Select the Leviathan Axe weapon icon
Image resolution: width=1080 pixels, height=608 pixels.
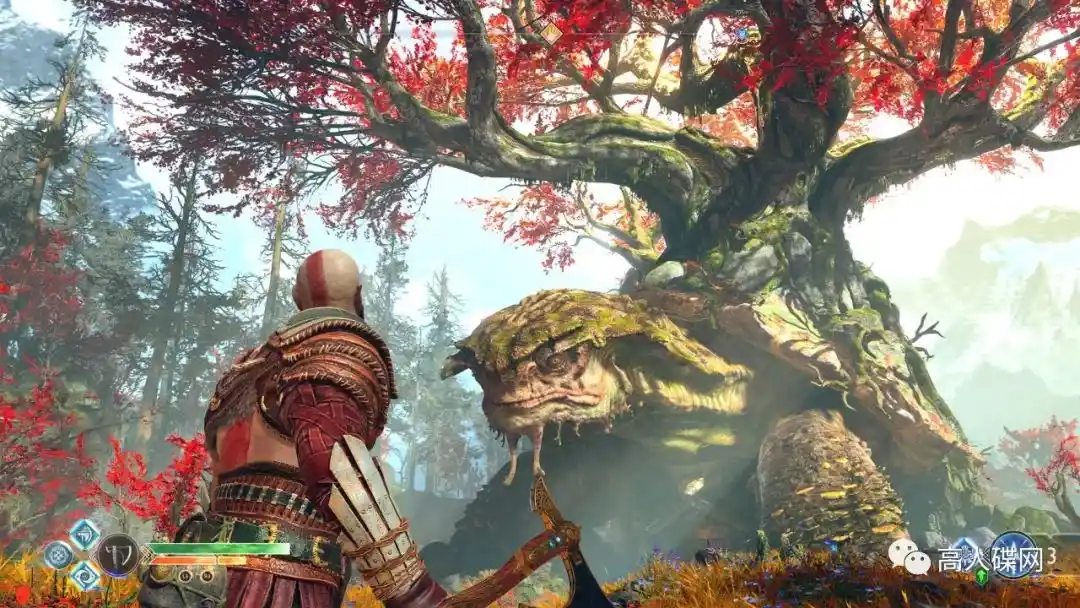click(x=118, y=554)
